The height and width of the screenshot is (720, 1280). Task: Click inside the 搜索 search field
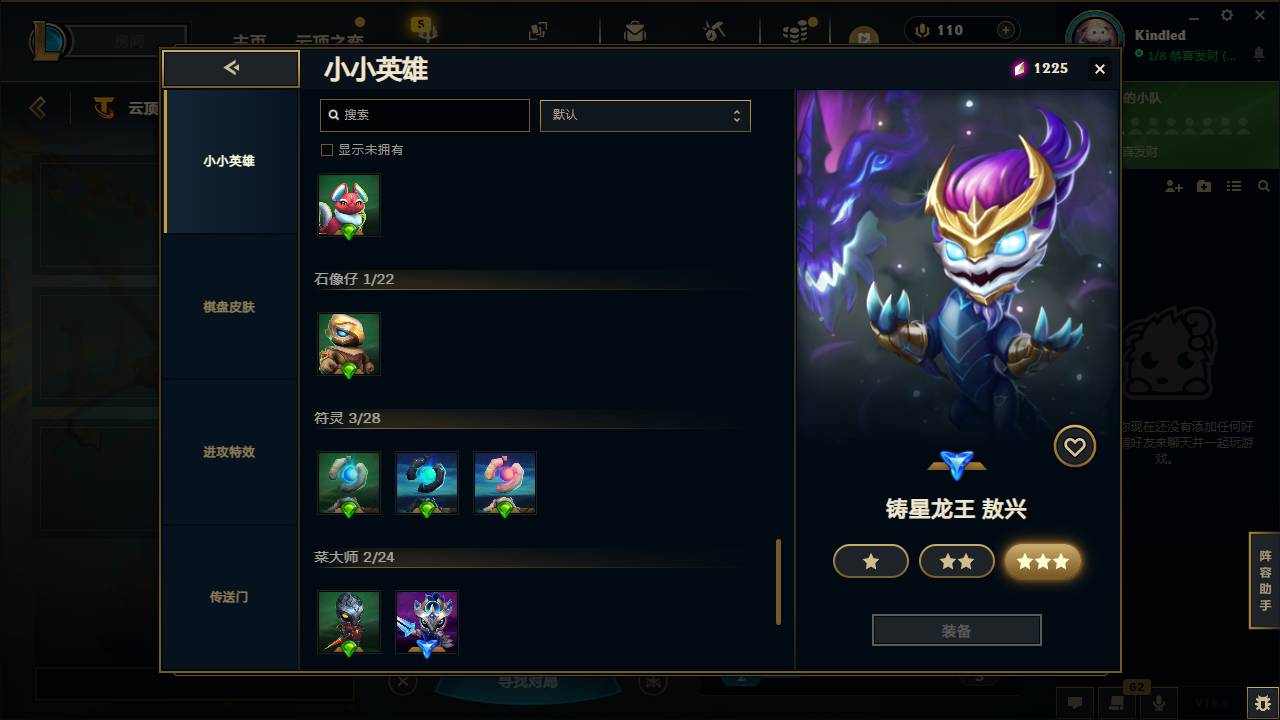pos(424,115)
